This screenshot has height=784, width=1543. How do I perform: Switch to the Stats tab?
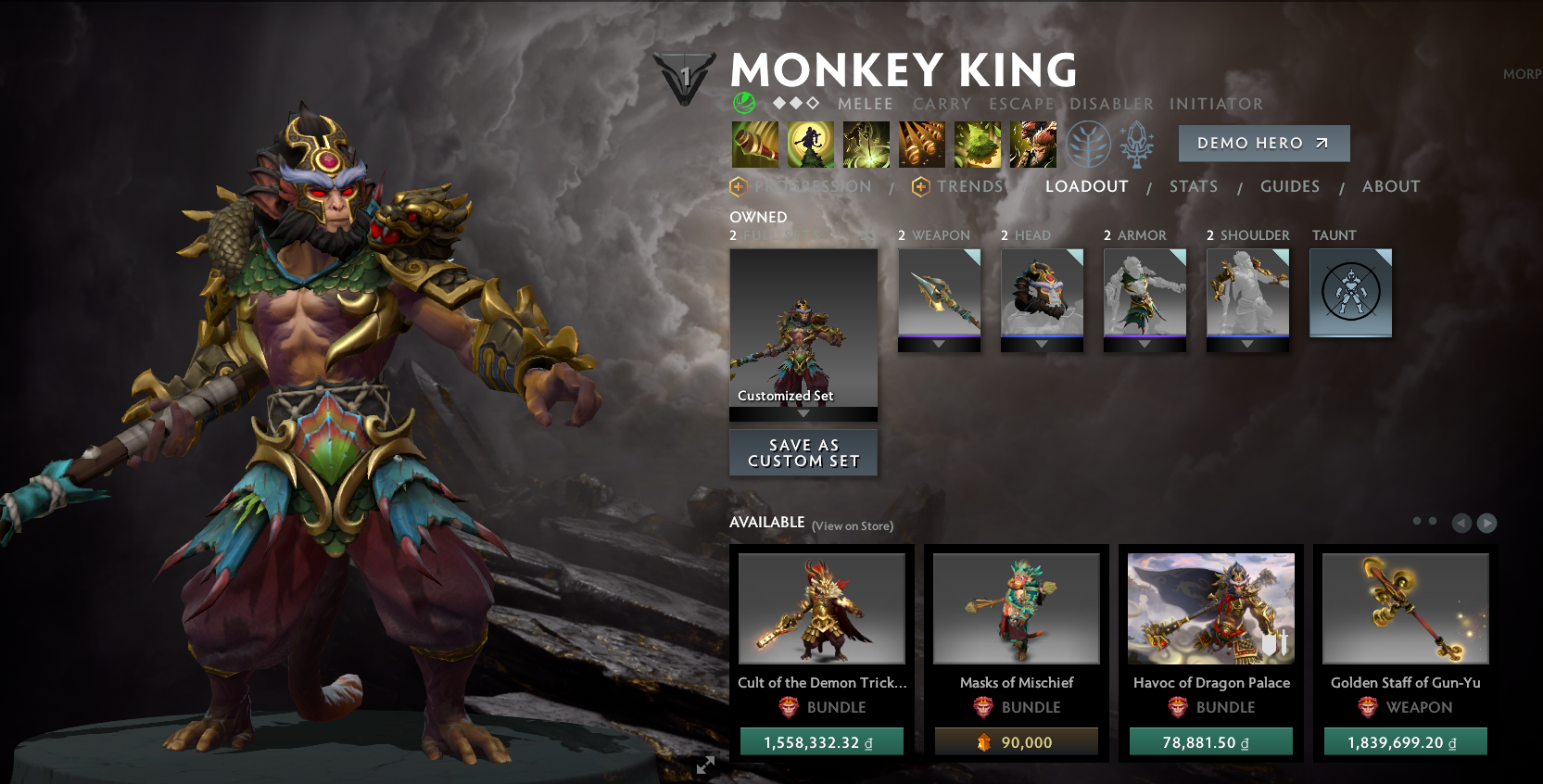pos(1194,186)
